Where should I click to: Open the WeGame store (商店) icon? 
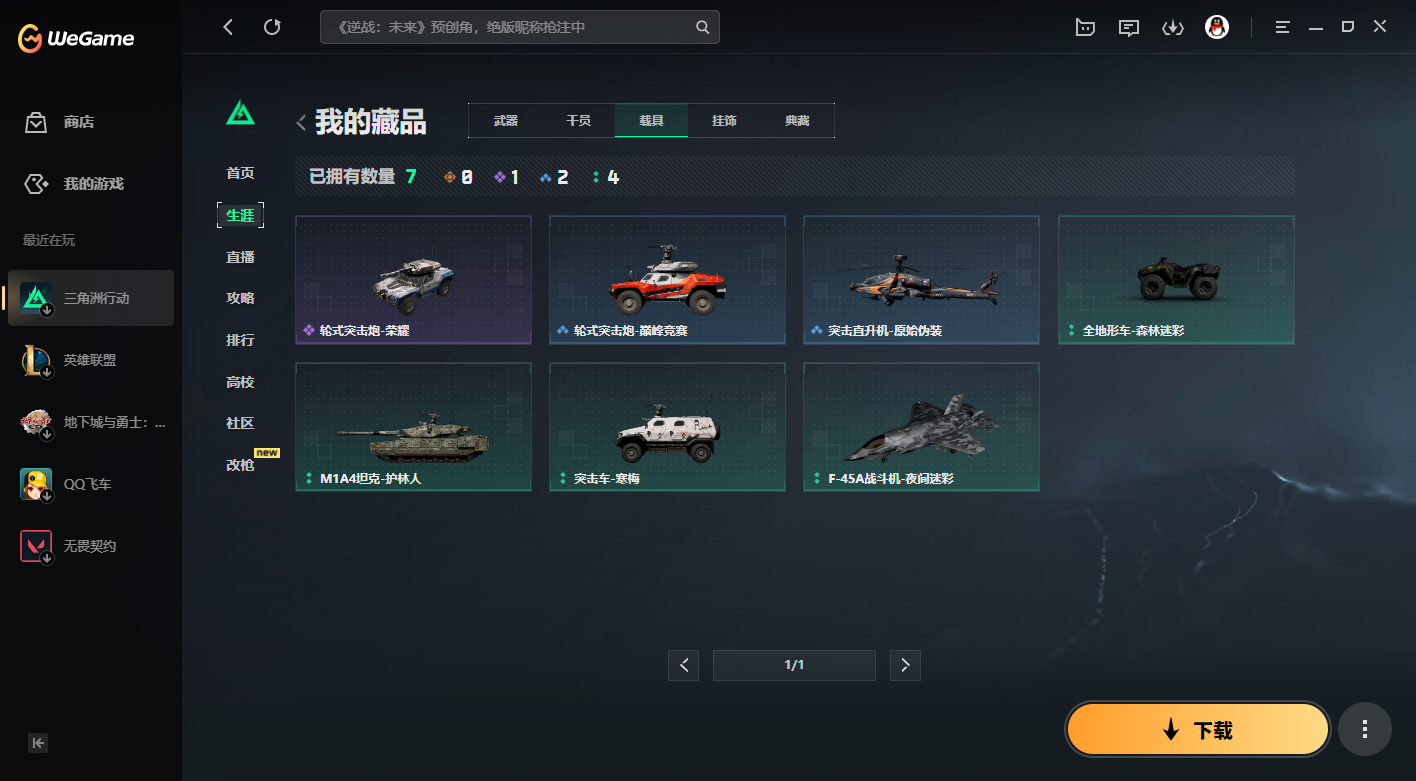[36, 122]
